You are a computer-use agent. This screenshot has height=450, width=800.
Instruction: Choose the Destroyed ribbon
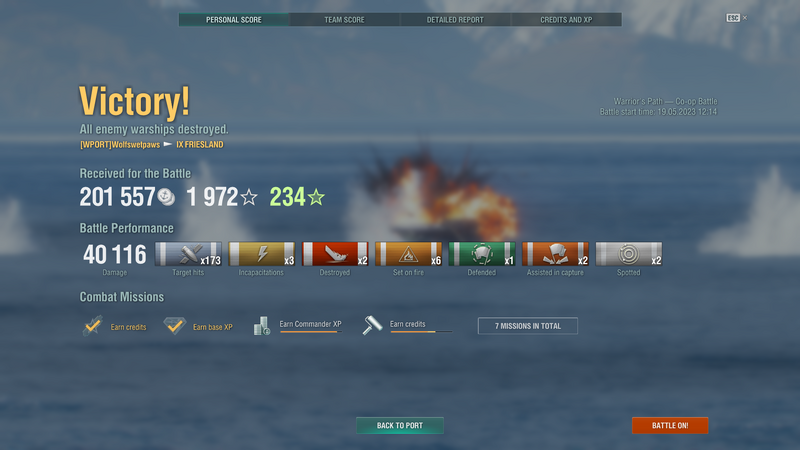click(x=335, y=255)
